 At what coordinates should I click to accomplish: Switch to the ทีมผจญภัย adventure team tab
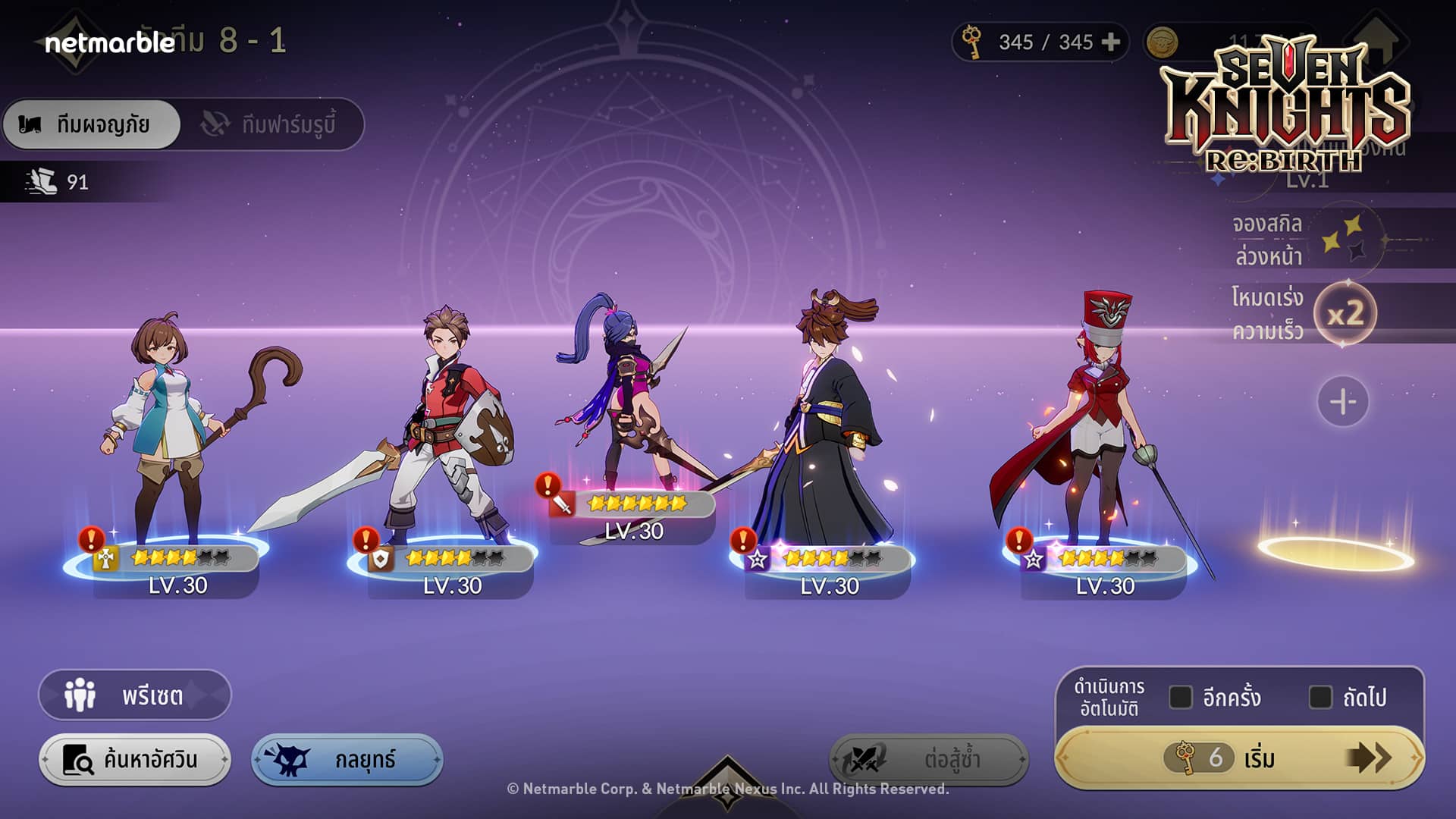[92, 124]
